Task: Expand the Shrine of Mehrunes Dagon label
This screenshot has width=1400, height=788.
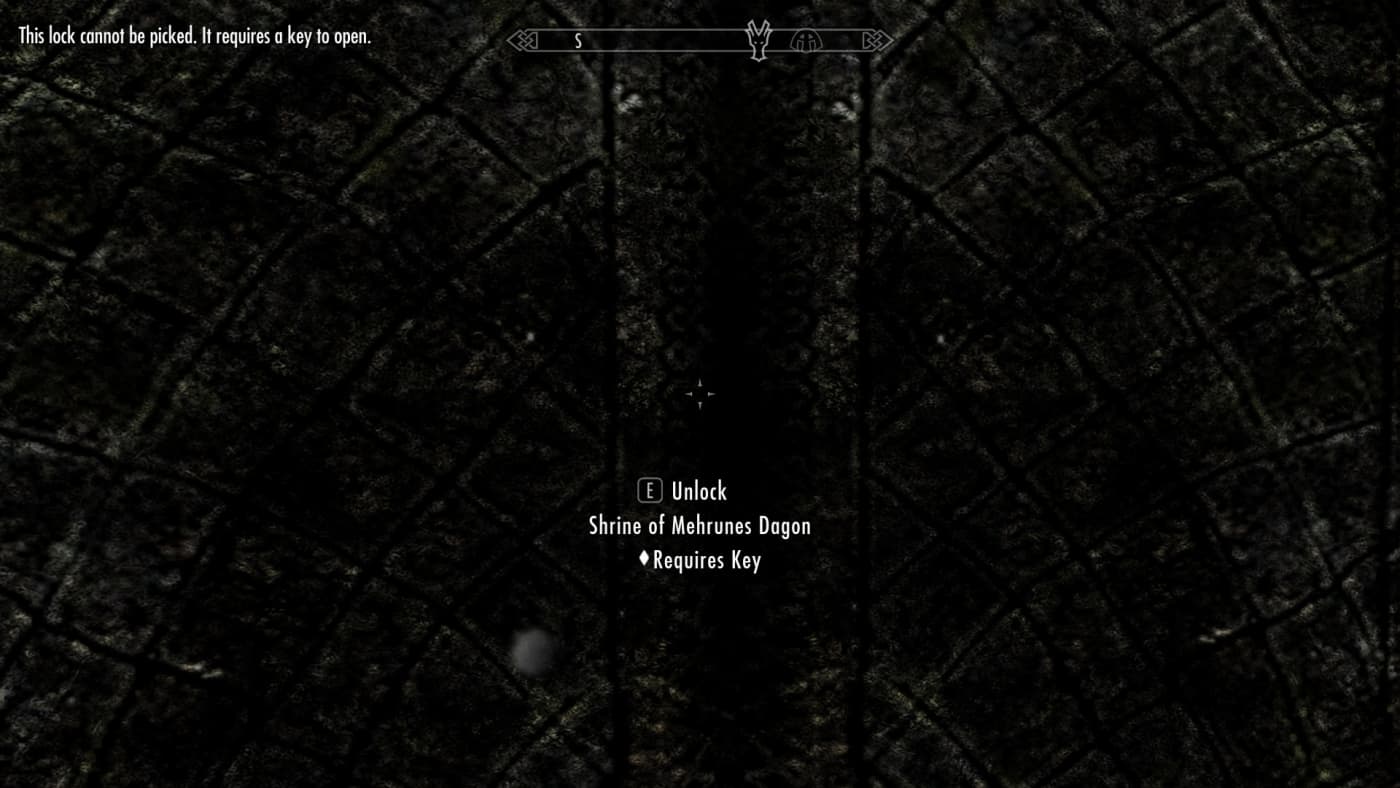Action: [699, 525]
